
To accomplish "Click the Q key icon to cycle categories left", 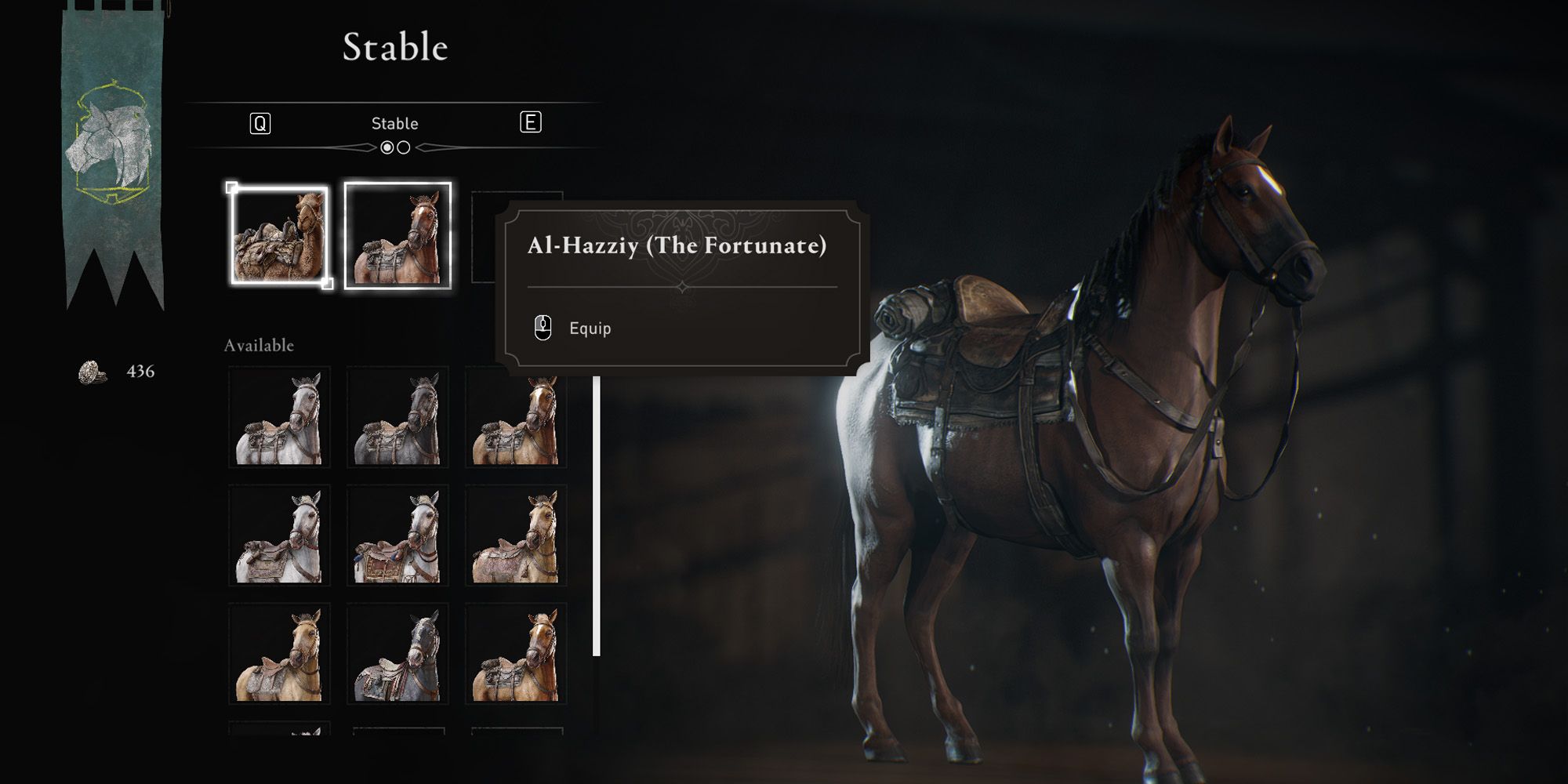I will coord(260,122).
